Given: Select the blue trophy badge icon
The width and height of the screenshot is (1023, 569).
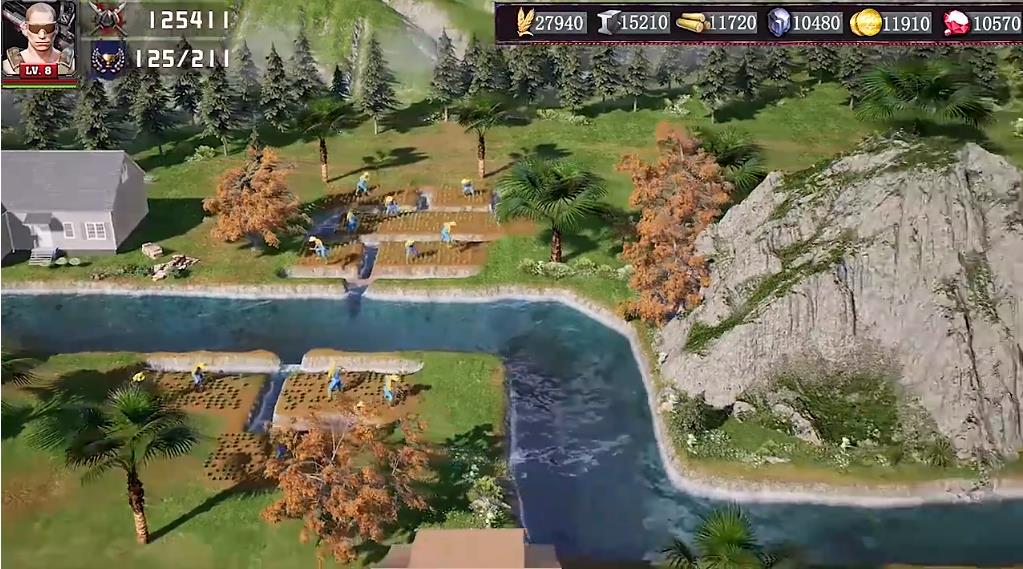Looking at the screenshot, I should (107, 58).
